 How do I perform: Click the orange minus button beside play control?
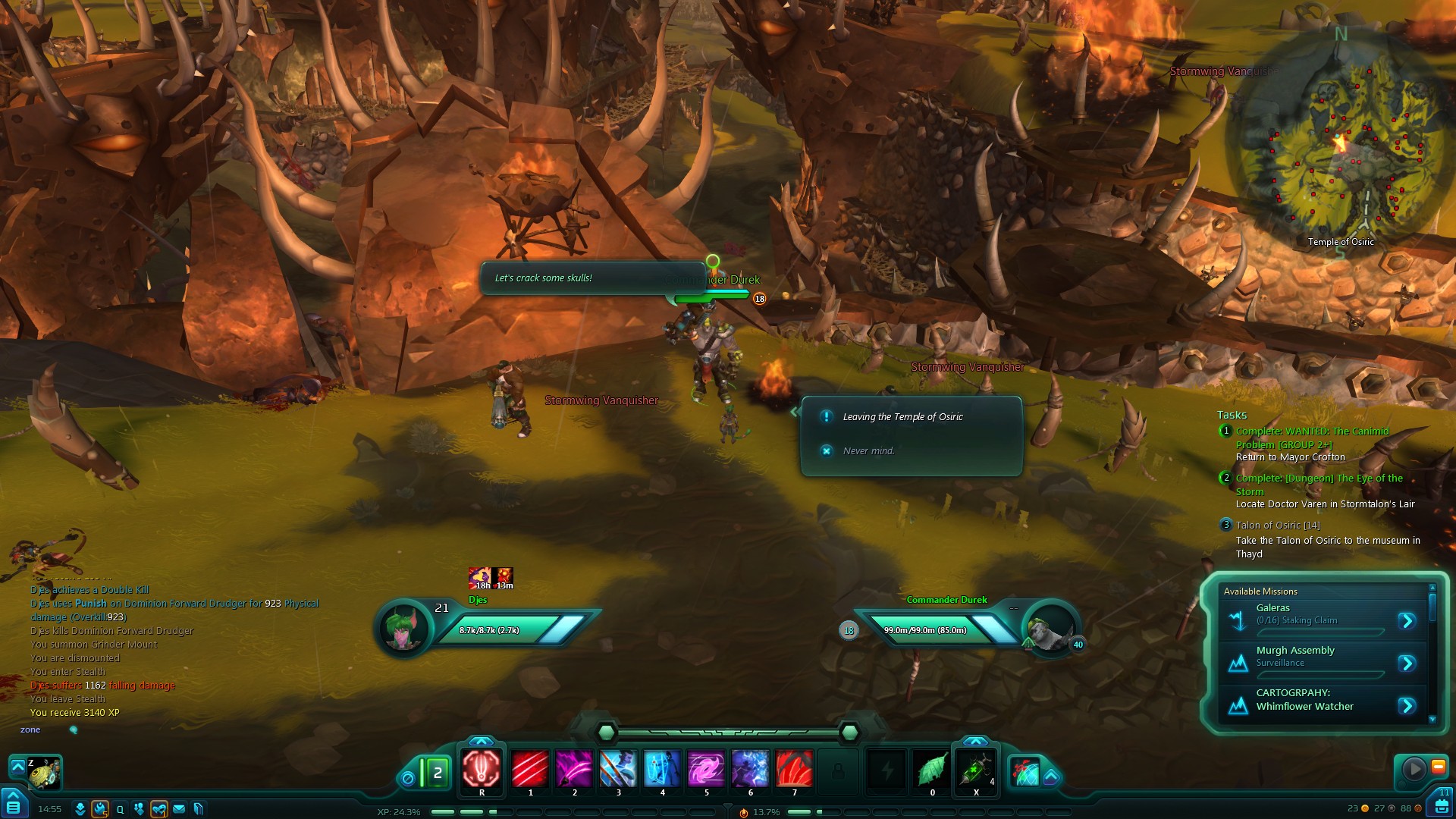(1438, 767)
